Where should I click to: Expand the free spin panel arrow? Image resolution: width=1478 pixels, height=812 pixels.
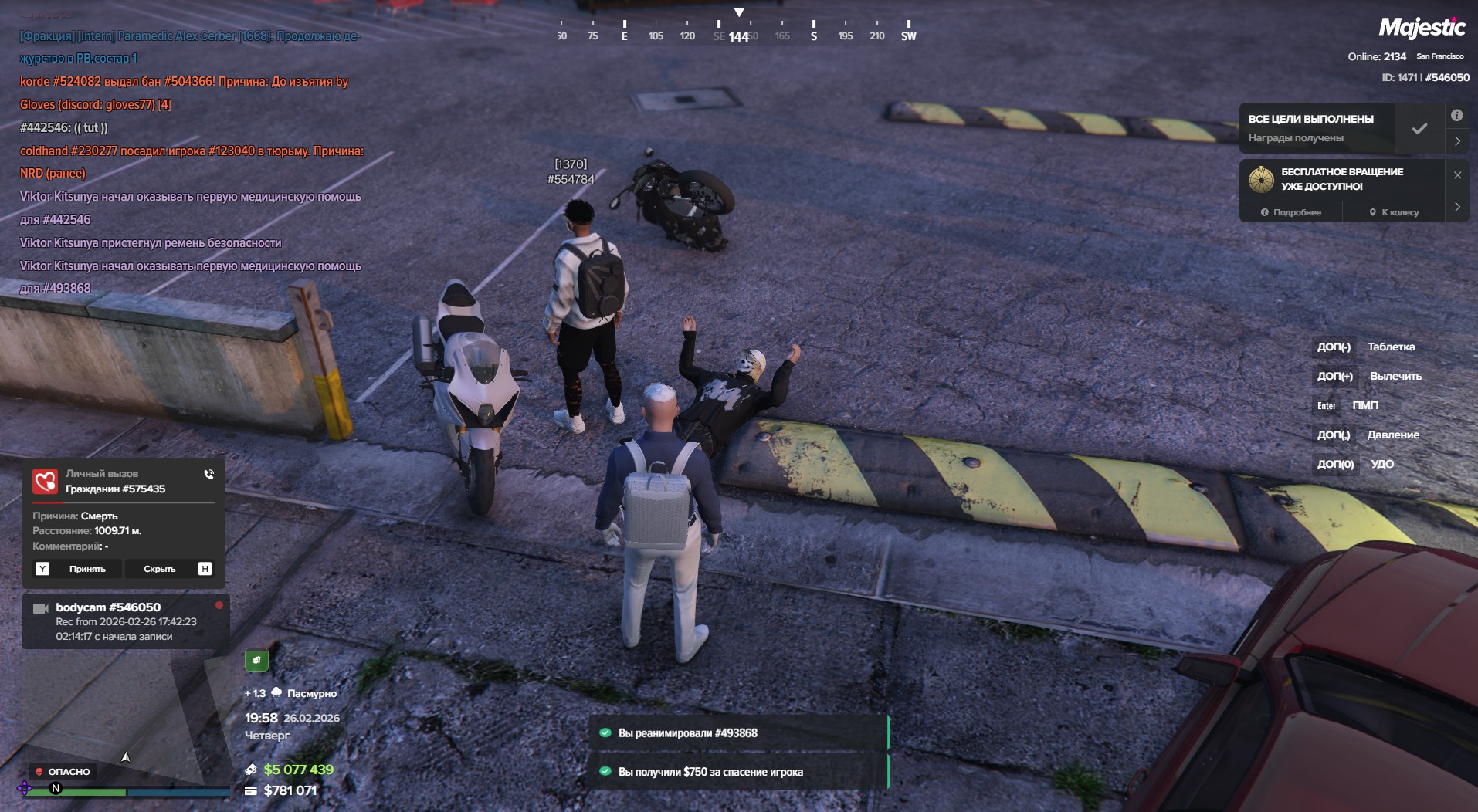(1457, 207)
